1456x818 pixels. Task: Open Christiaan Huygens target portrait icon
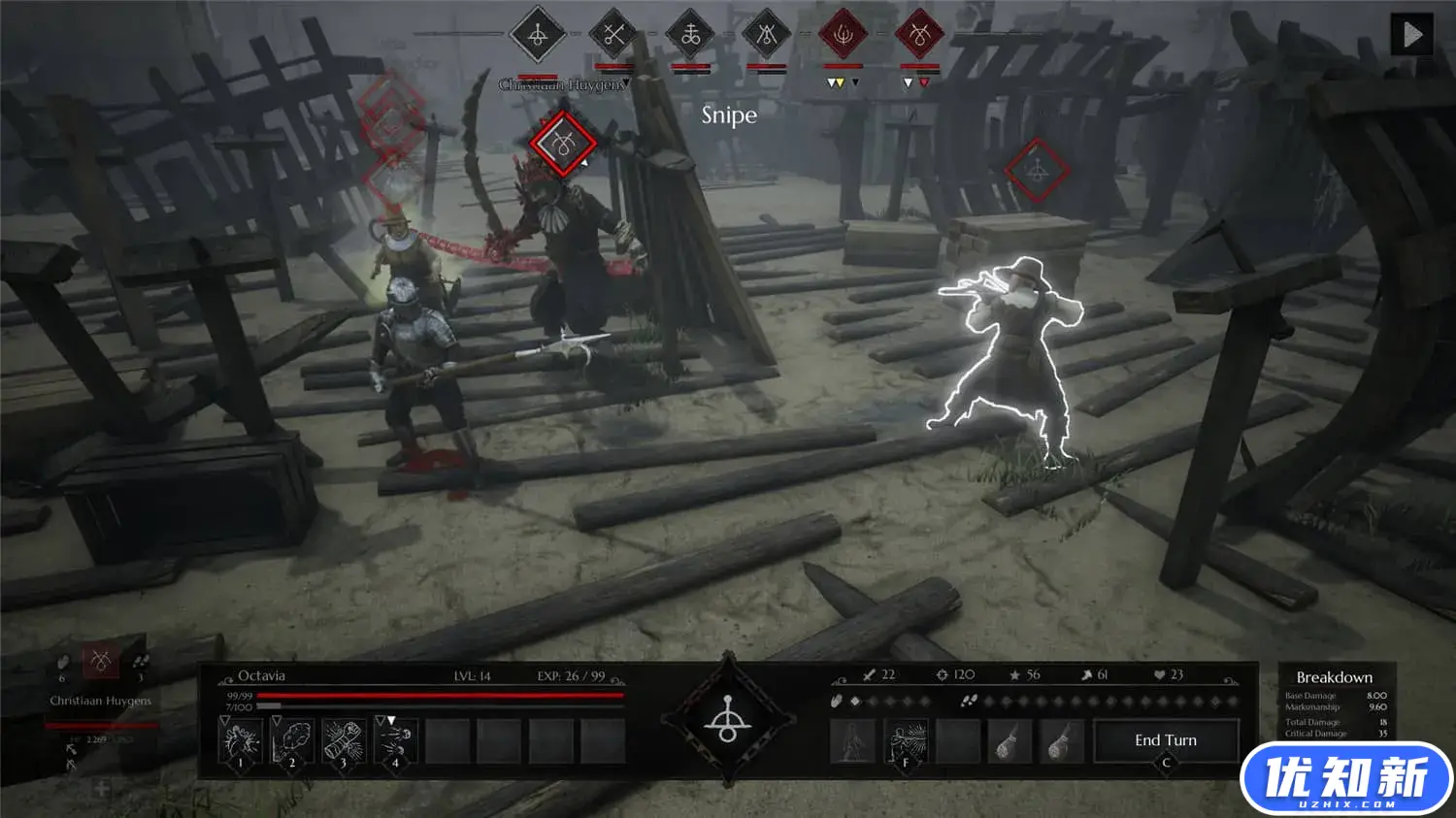[x=100, y=662]
